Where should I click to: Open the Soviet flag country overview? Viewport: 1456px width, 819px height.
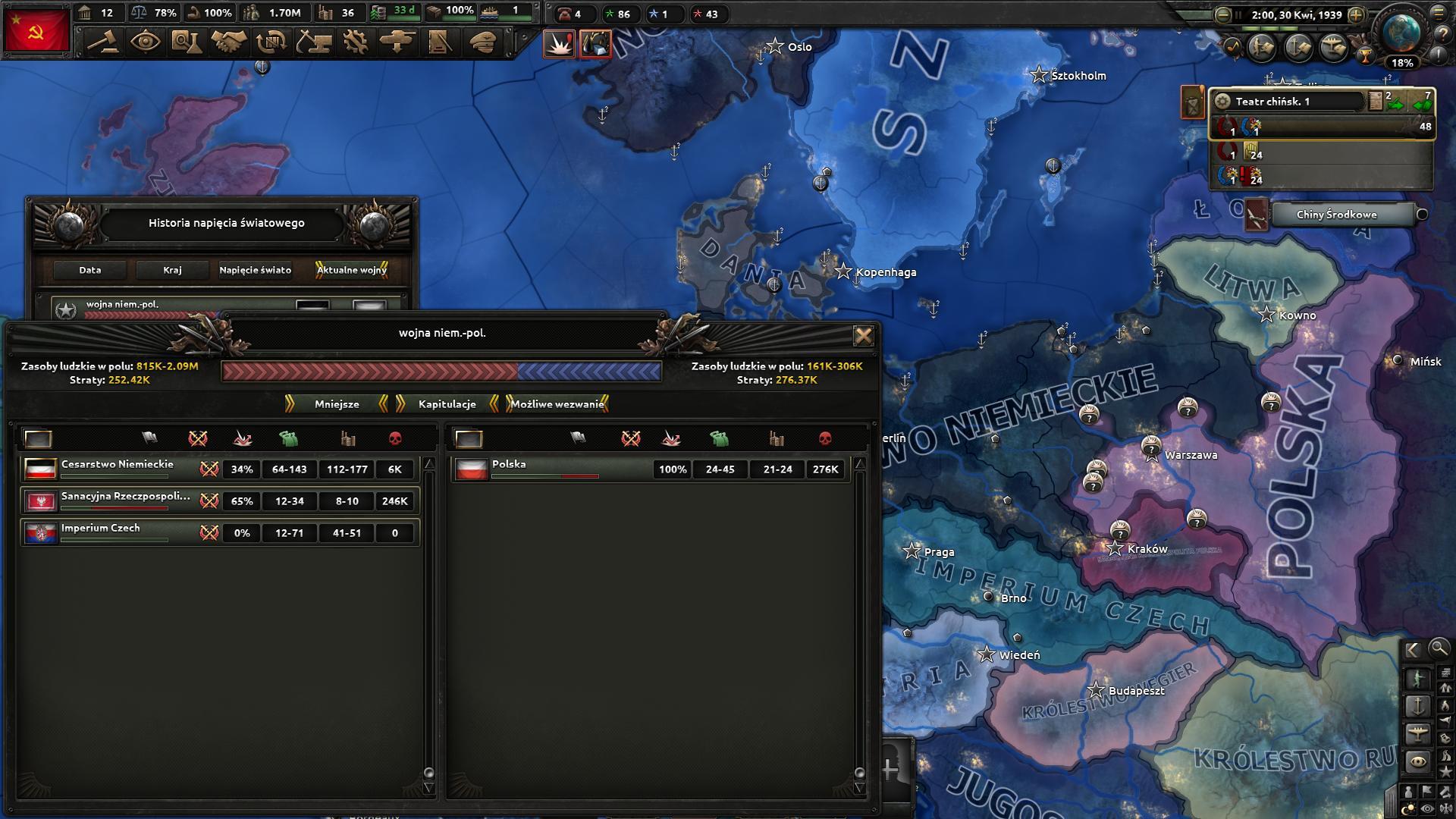[36, 31]
